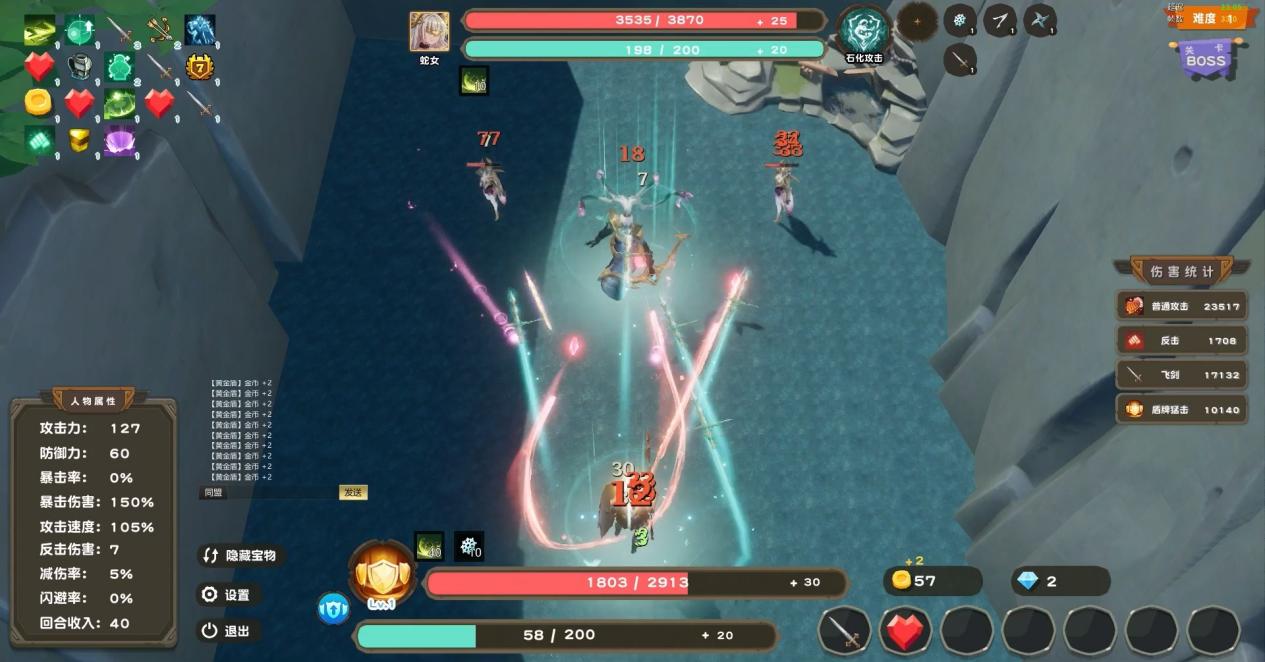Select the shuriken relic icon at top

[1040, 20]
